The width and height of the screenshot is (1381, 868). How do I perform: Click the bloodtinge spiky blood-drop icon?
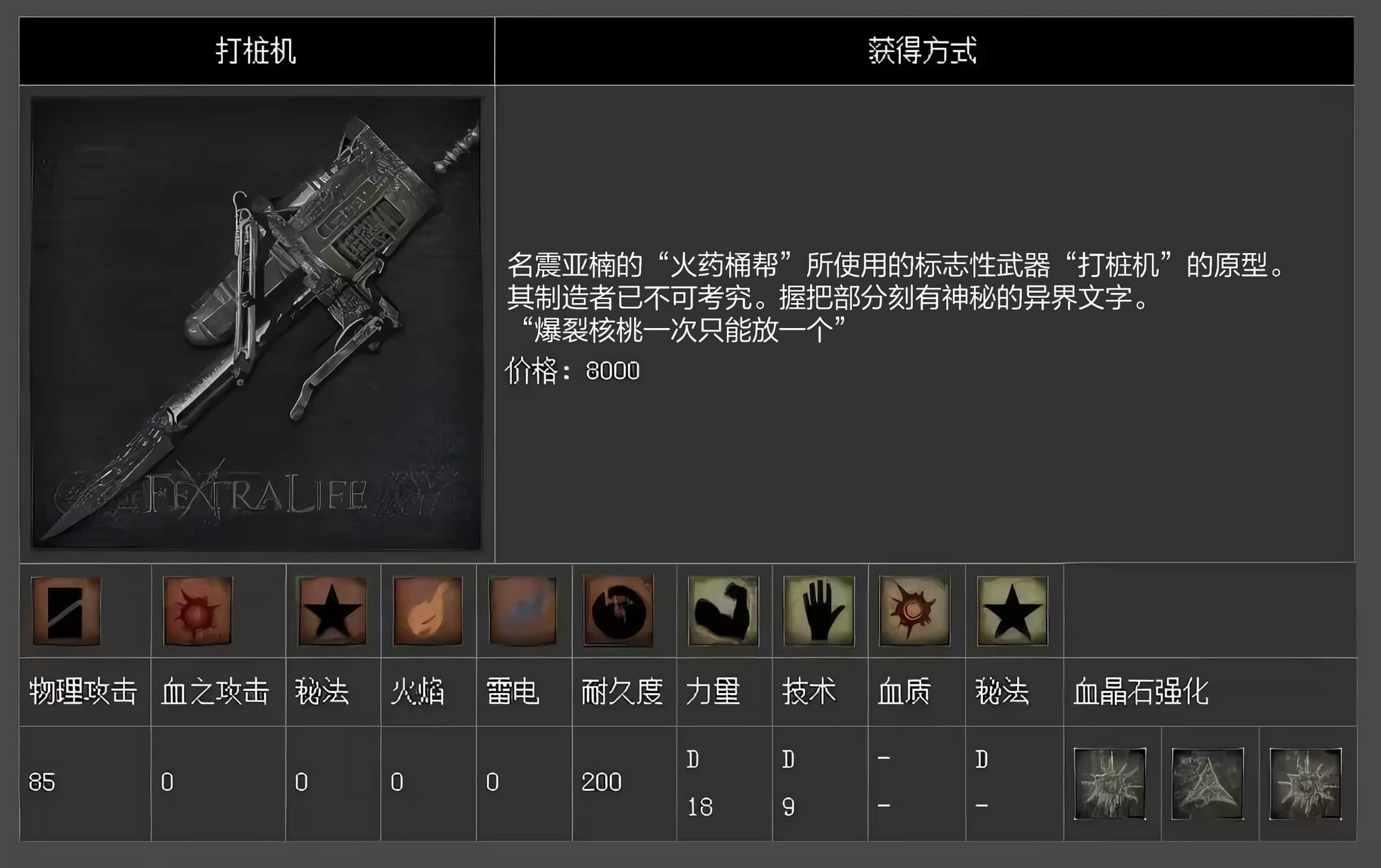[915, 611]
